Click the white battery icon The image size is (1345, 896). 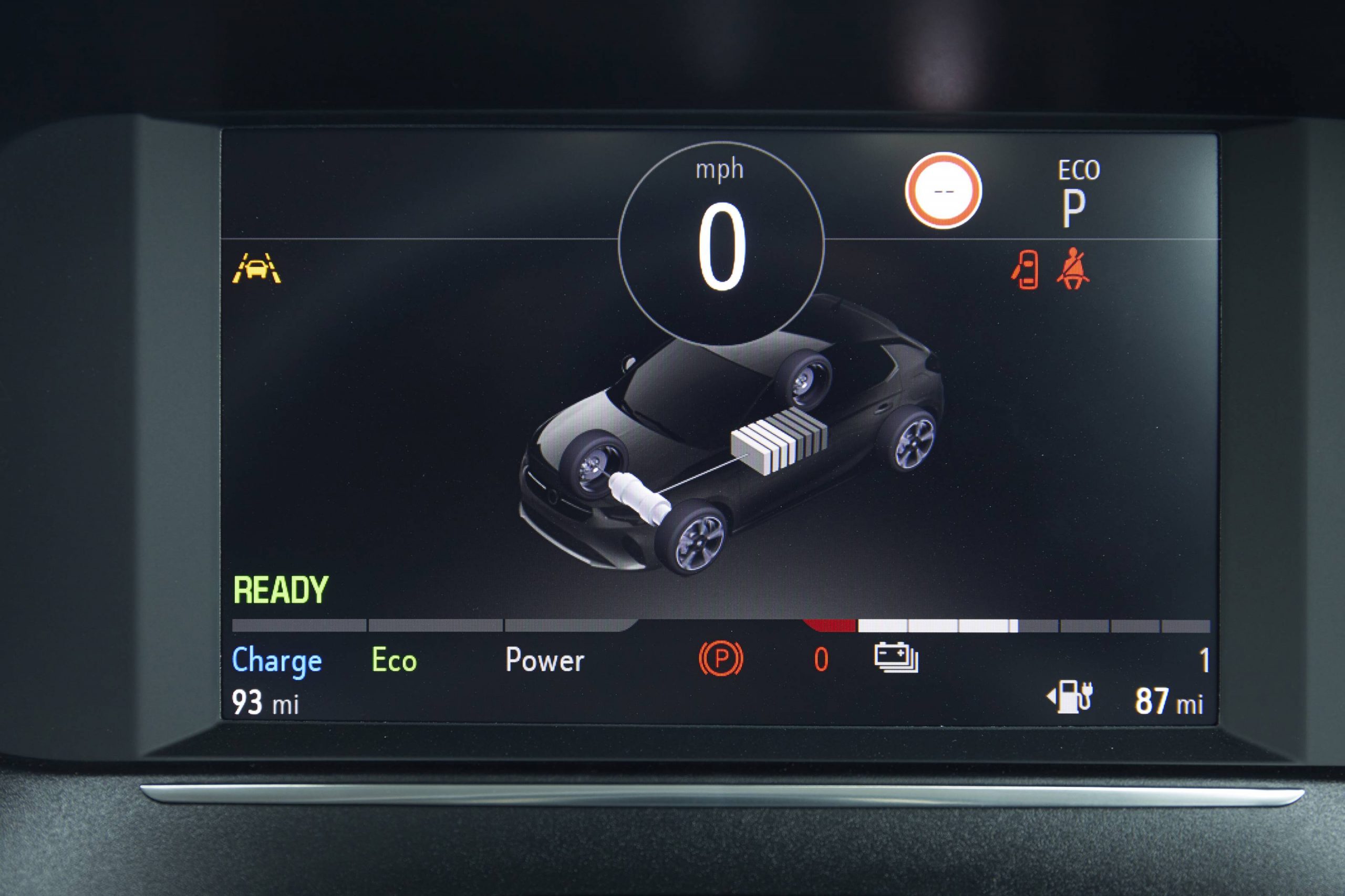pyautogui.click(x=896, y=658)
